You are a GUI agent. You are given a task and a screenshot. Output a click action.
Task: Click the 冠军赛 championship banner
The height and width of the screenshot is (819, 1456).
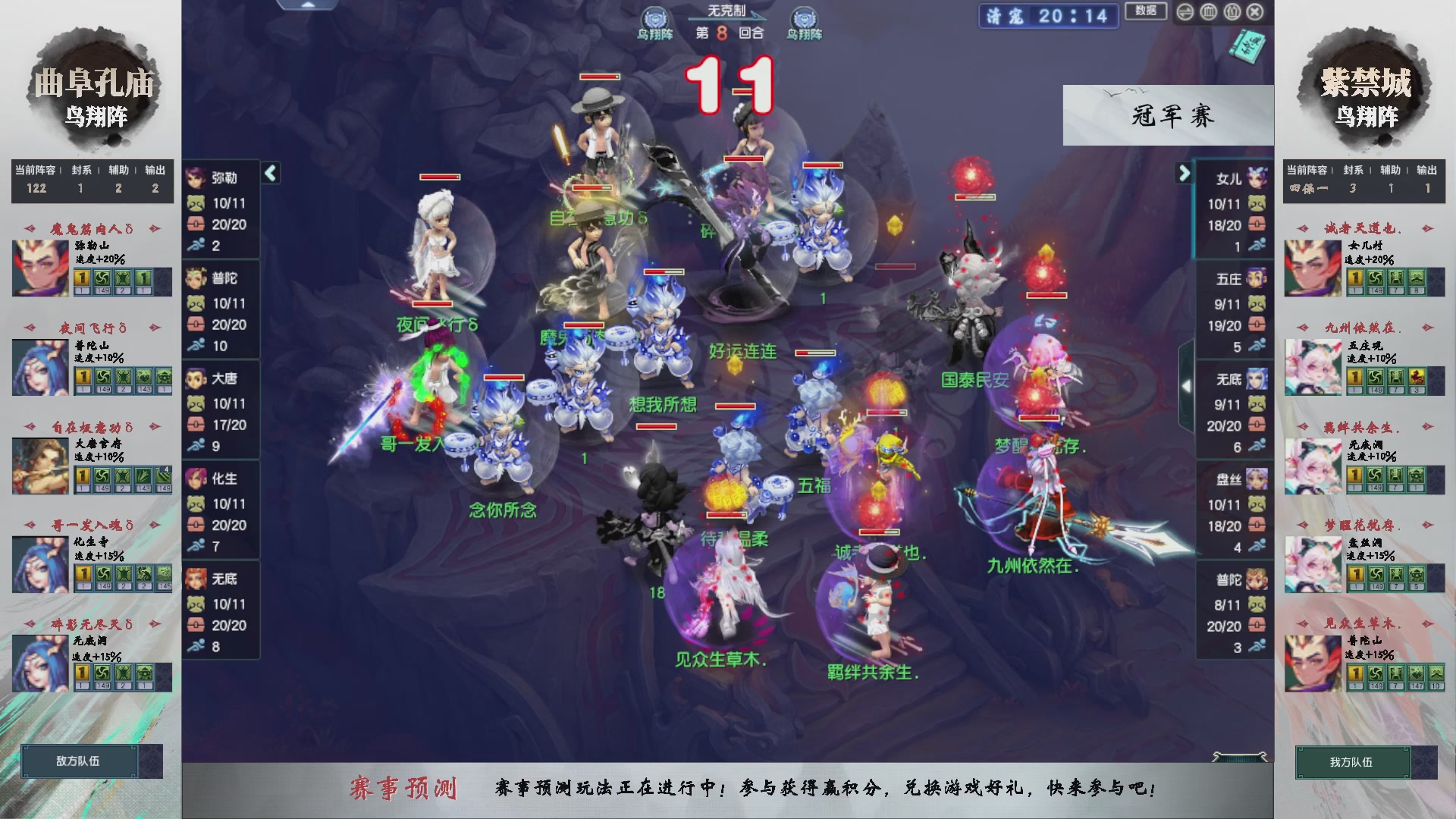1168,115
